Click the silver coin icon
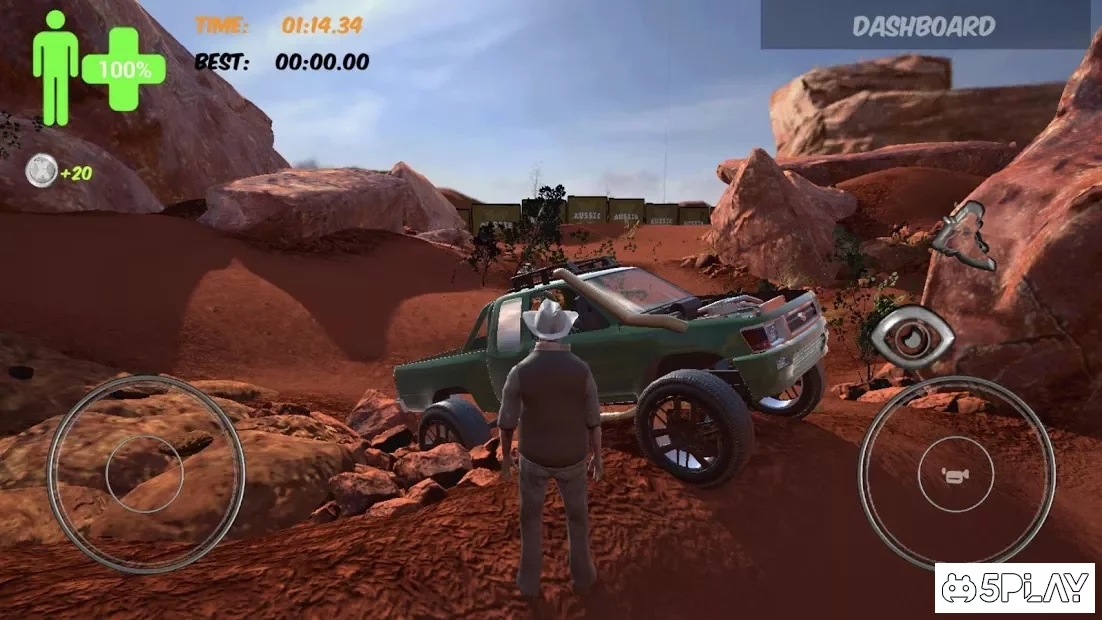 (x=40, y=172)
